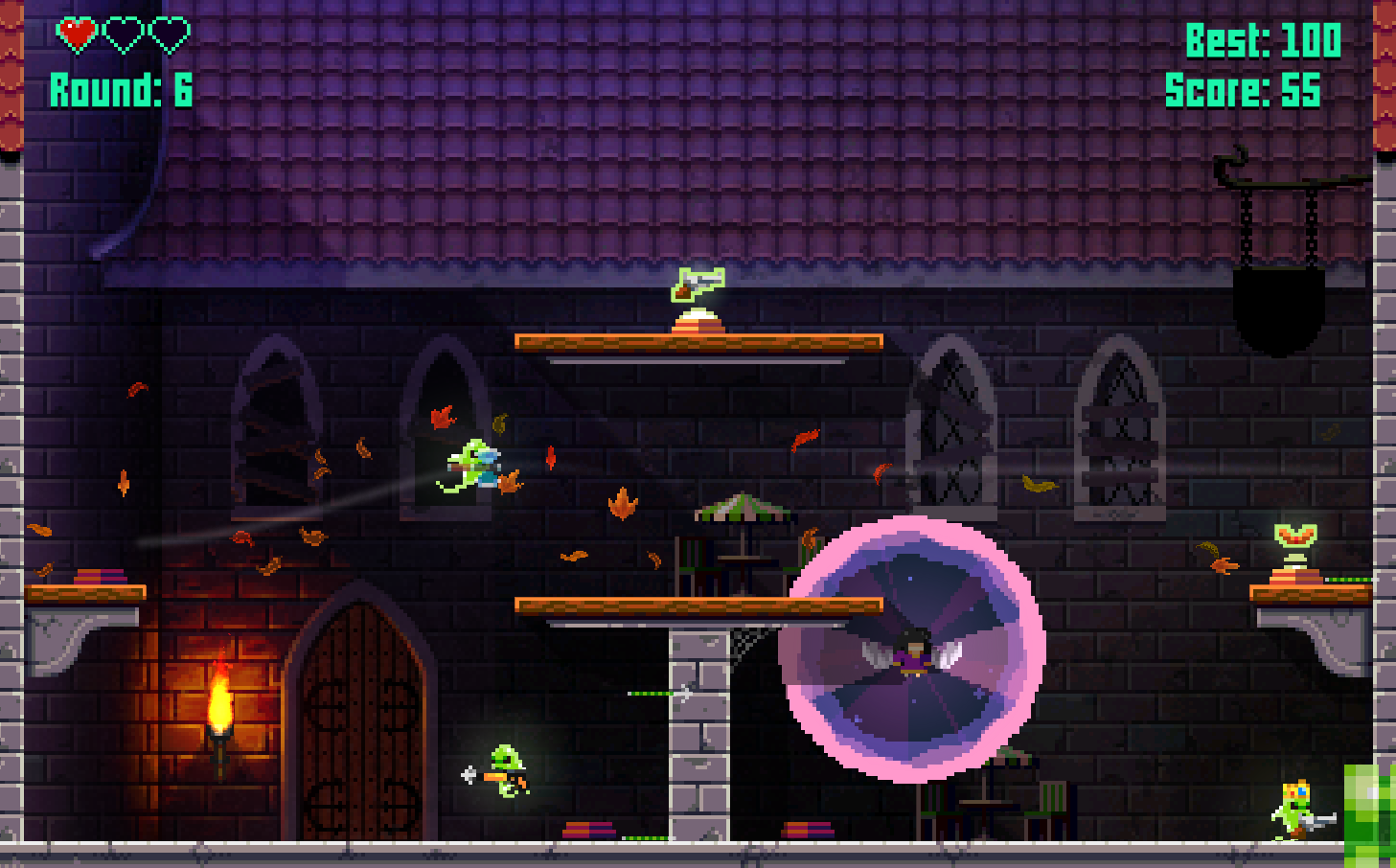The width and height of the screenshot is (1396, 868).
Task: Click the Round: 6 label
Action: [120, 91]
